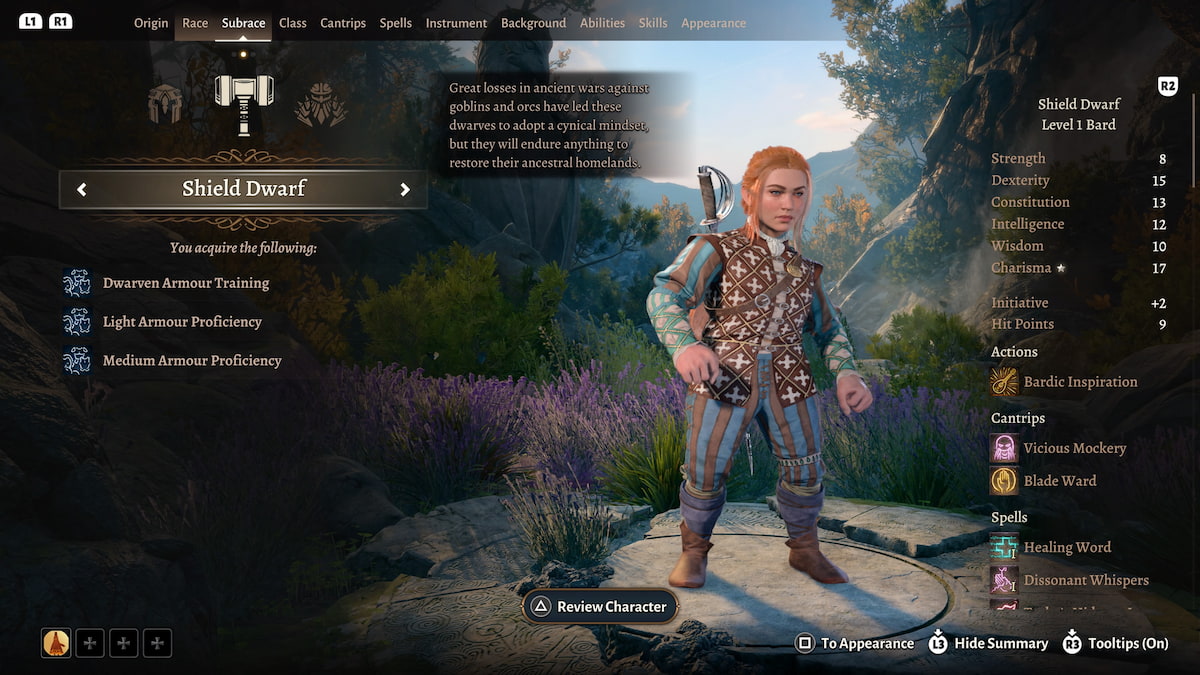The image size is (1200, 675).
Task: Click the left arrow beside Shield Dwarf
Action: click(x=82, y=189)
